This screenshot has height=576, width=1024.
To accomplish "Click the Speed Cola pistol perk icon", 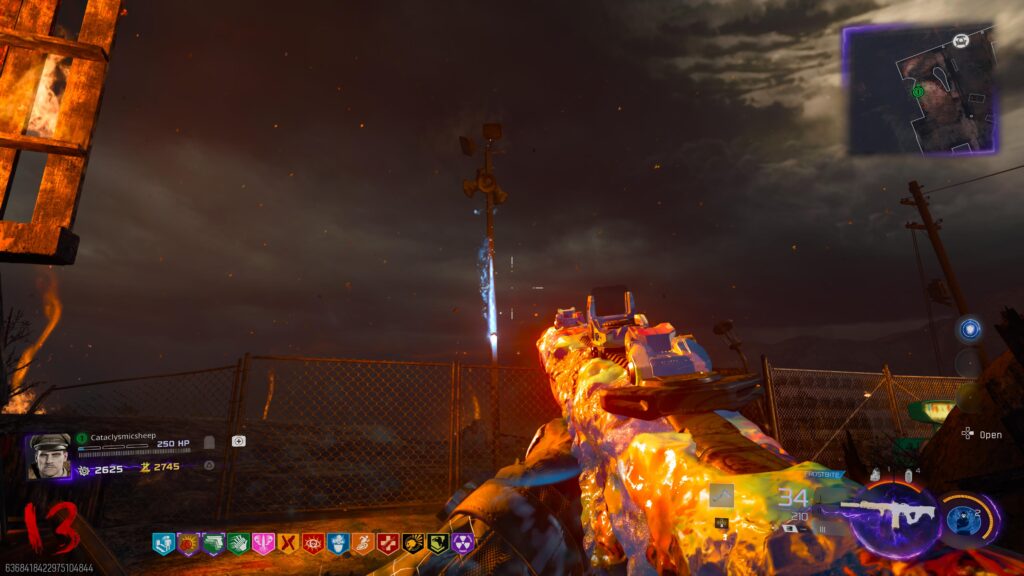I will click(x=213, y=544).
